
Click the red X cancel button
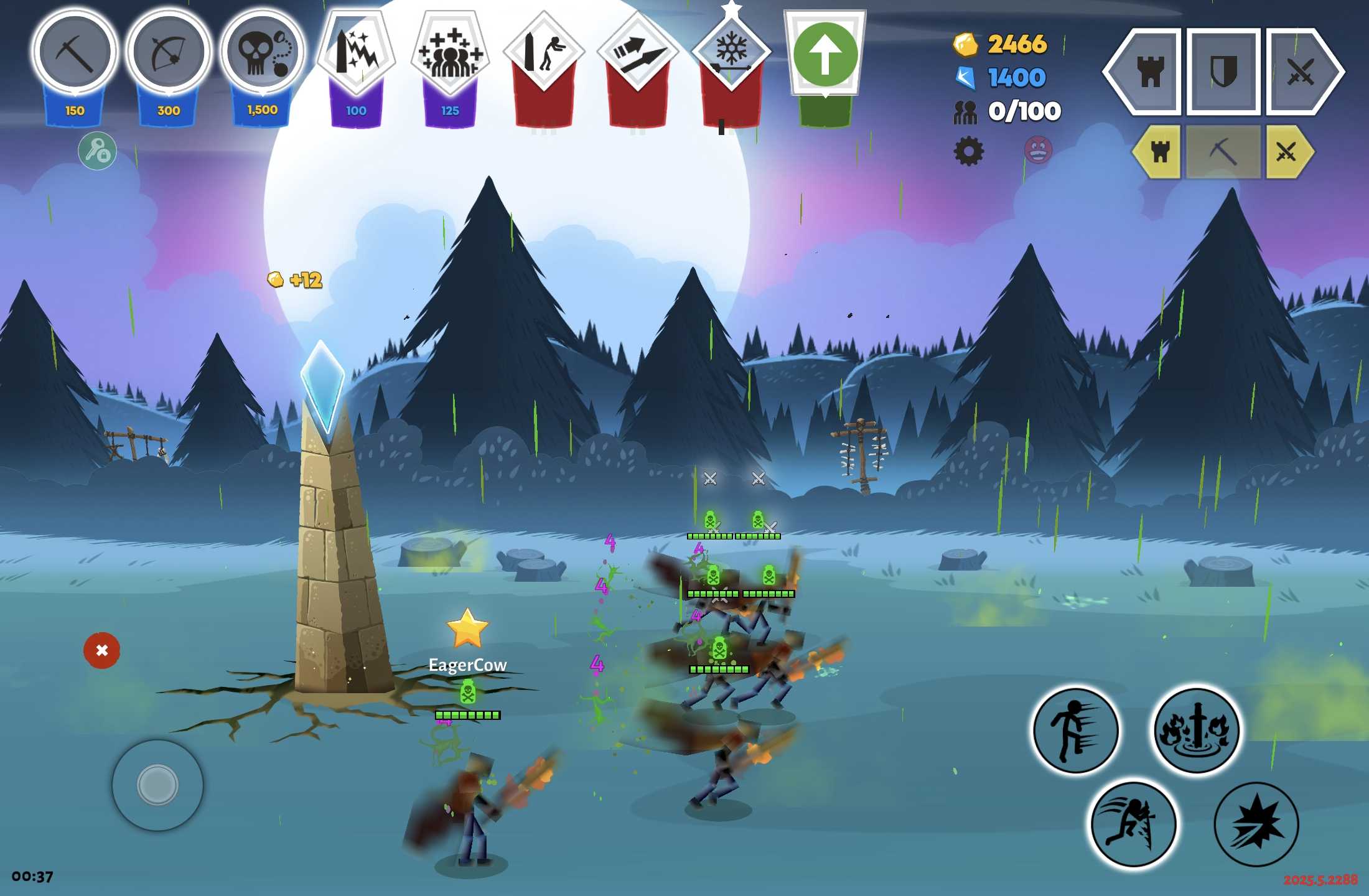[x=101, y=650]
